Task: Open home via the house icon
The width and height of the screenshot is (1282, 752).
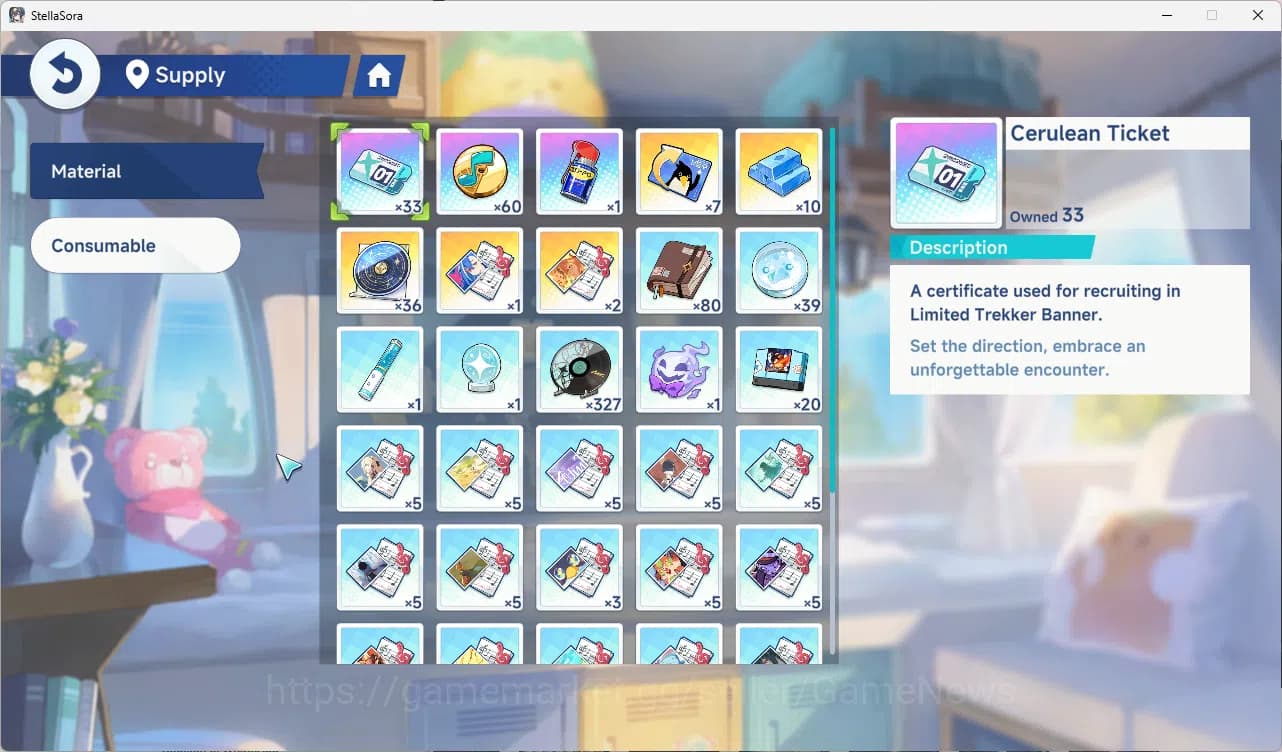Action: [x=378, y=74]
